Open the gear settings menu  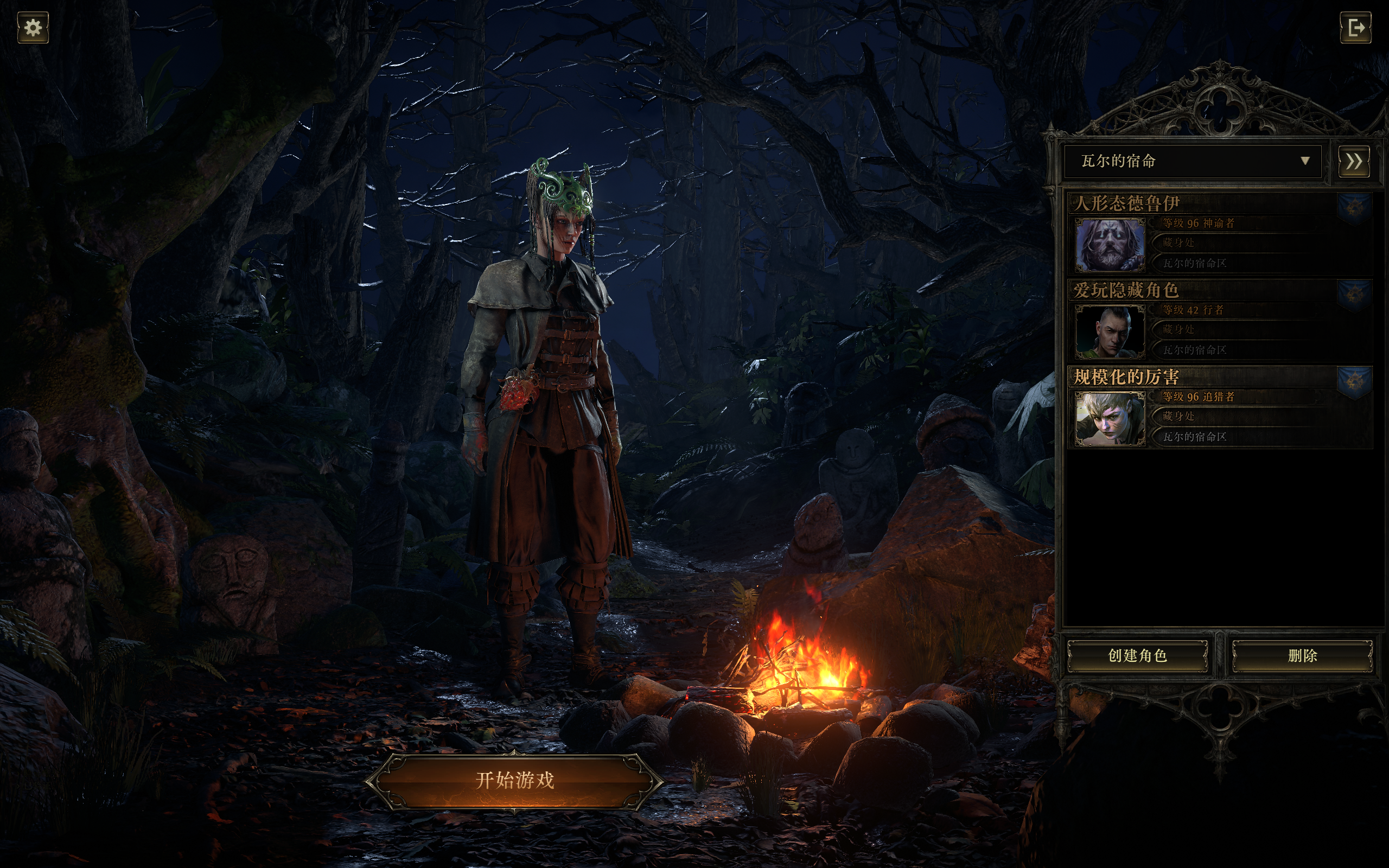pos(33,28)
